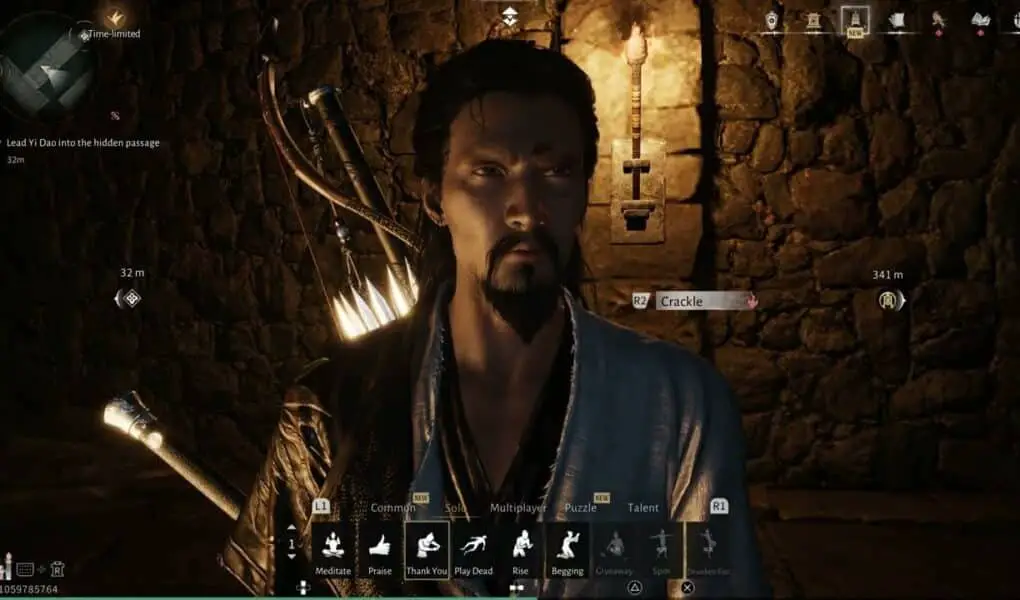Viewport: 1020px width, 600px height.
Task: Open the open-book icon in the top bar
Action: pyautogui.click(x=981, y=20)
